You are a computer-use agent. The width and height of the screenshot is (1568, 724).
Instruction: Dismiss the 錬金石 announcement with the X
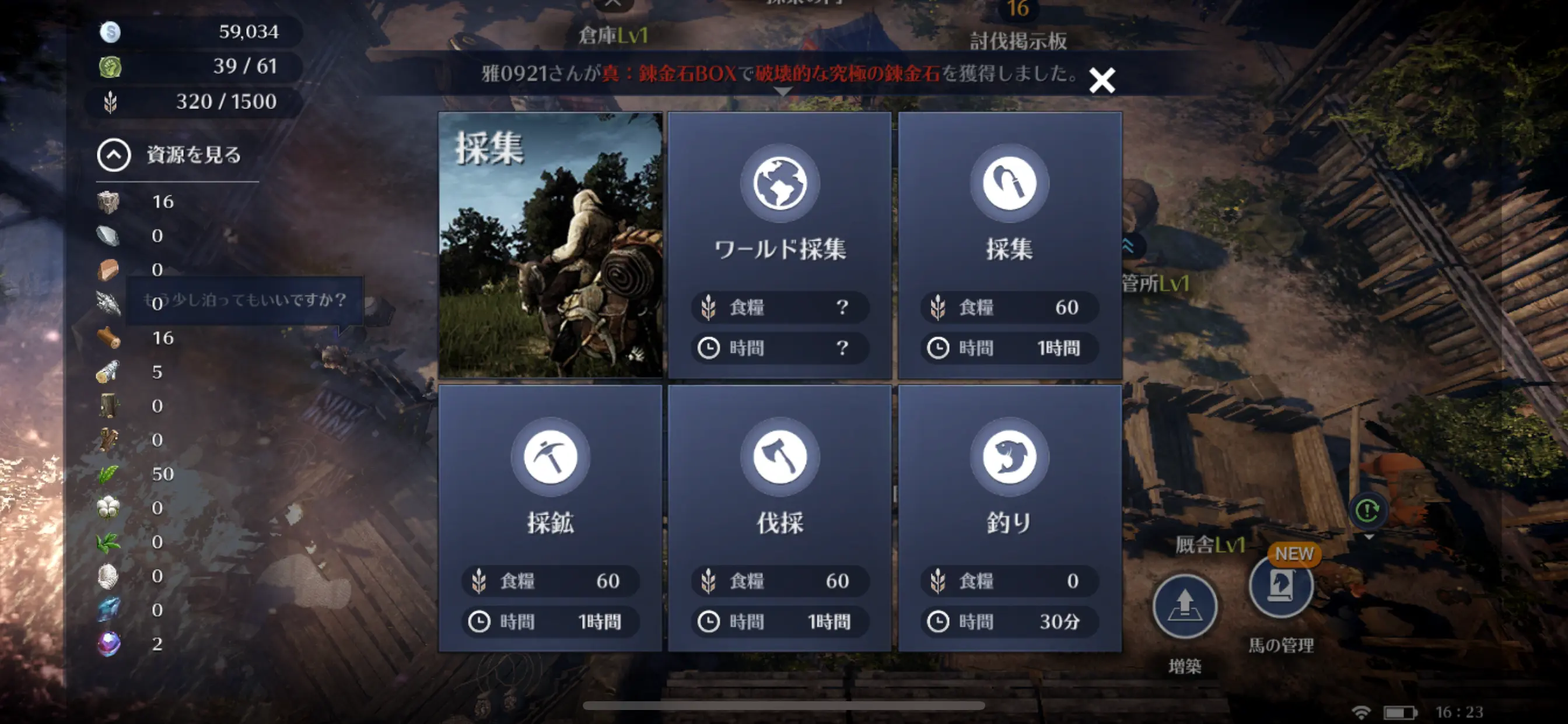1102,80
